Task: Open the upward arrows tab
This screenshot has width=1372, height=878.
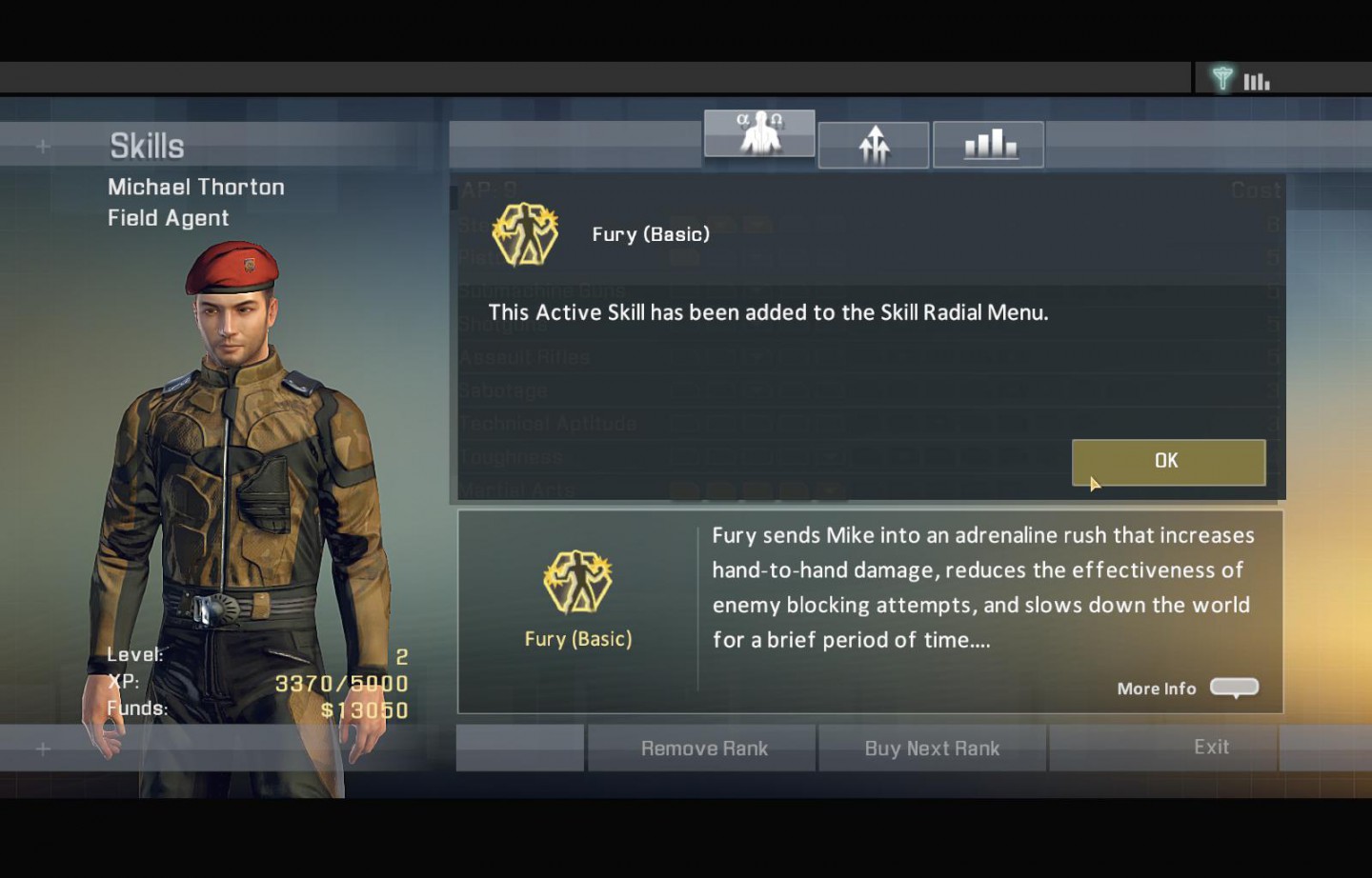Action: [x=874, y=146]
